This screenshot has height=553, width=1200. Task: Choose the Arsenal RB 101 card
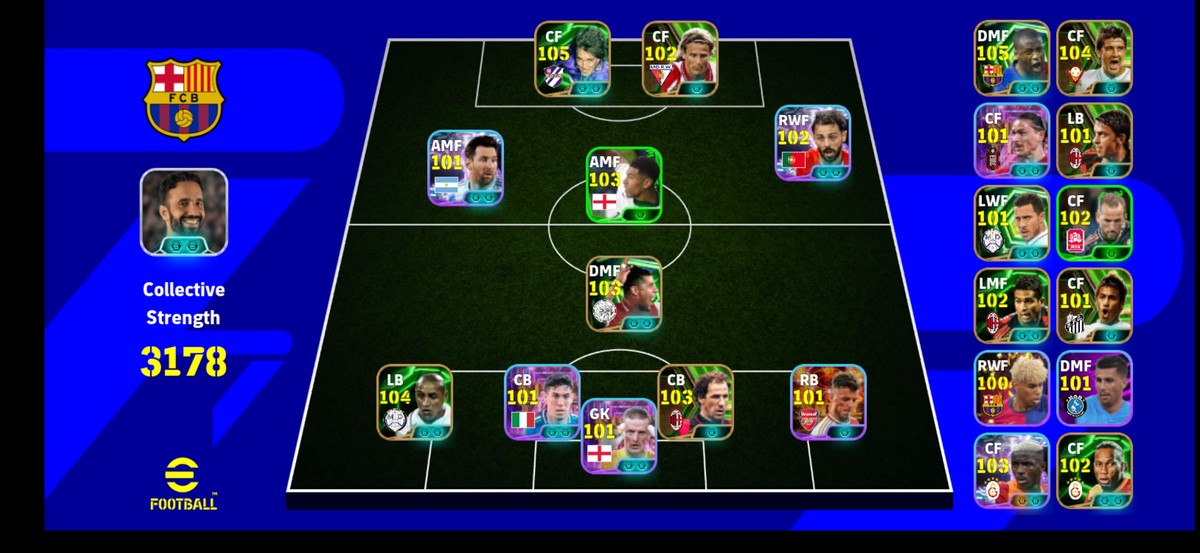coord(828,401)
